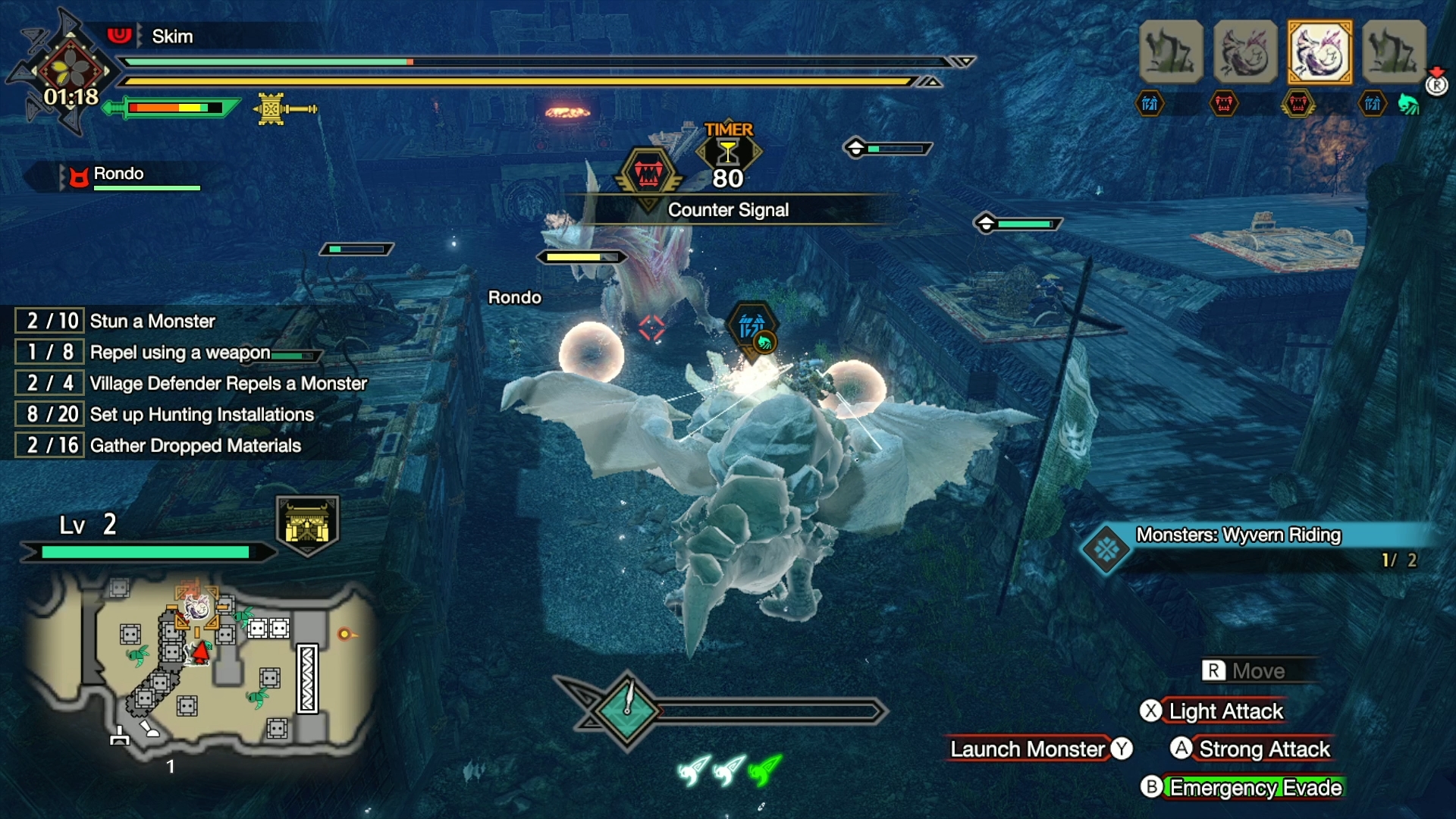Click the Lv 2 village progress bar

click(144, 552)
